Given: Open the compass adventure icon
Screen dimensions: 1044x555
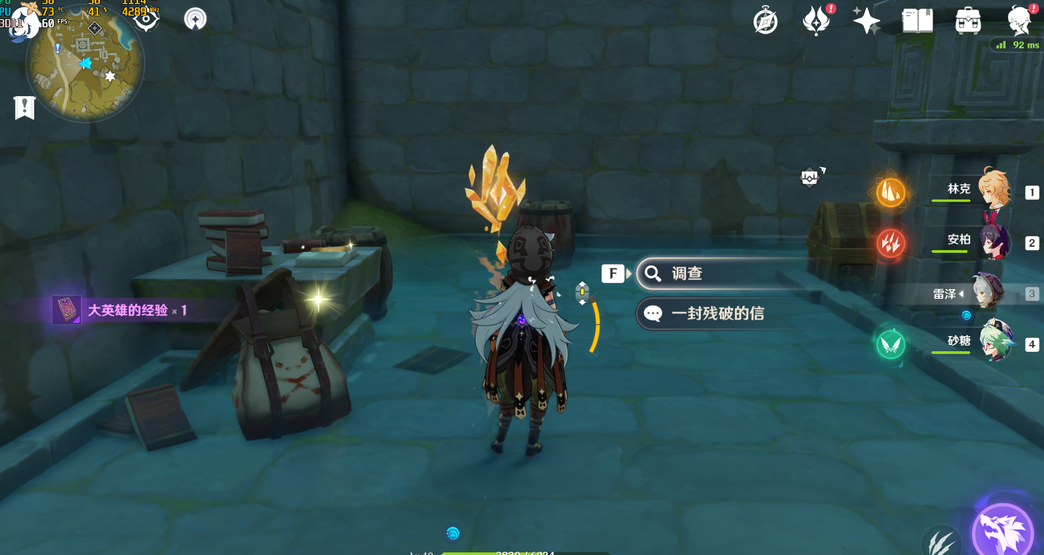Looking at the screenshot, I should tap(765, 21).
